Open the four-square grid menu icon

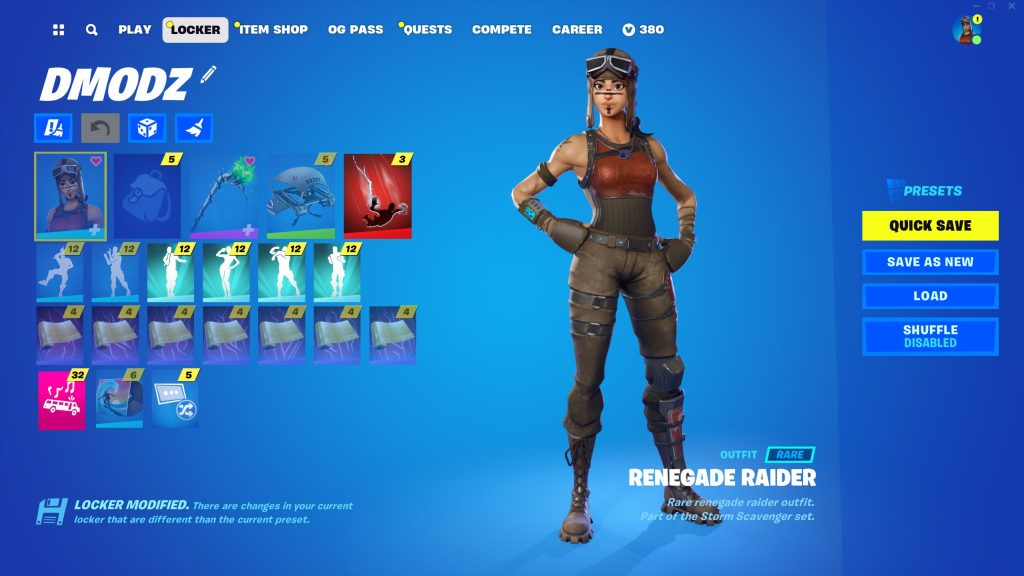pyautogui.click(x=59, y=30)
